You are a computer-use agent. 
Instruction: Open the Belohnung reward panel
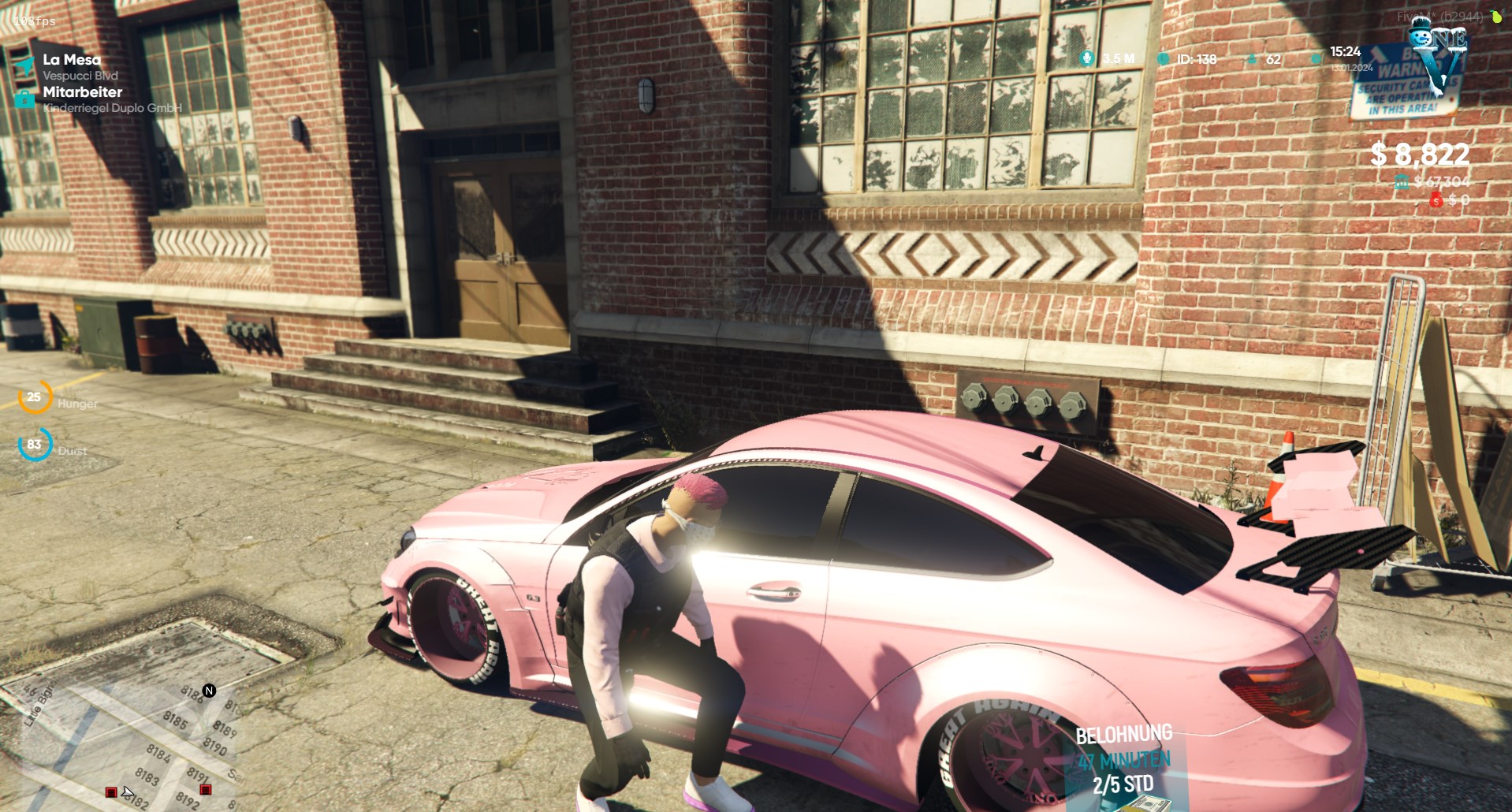[1123, 761]
